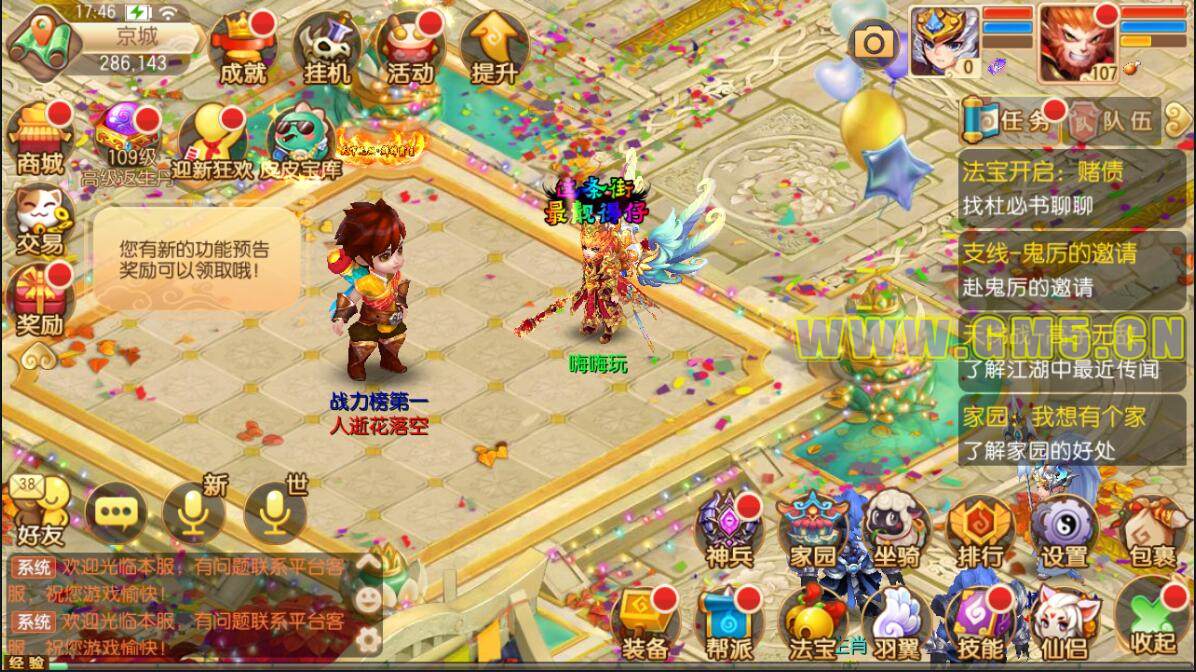The image size is (1196, 672).
Task: Open the 挂机 auto-battle icon
Action: 326,48
